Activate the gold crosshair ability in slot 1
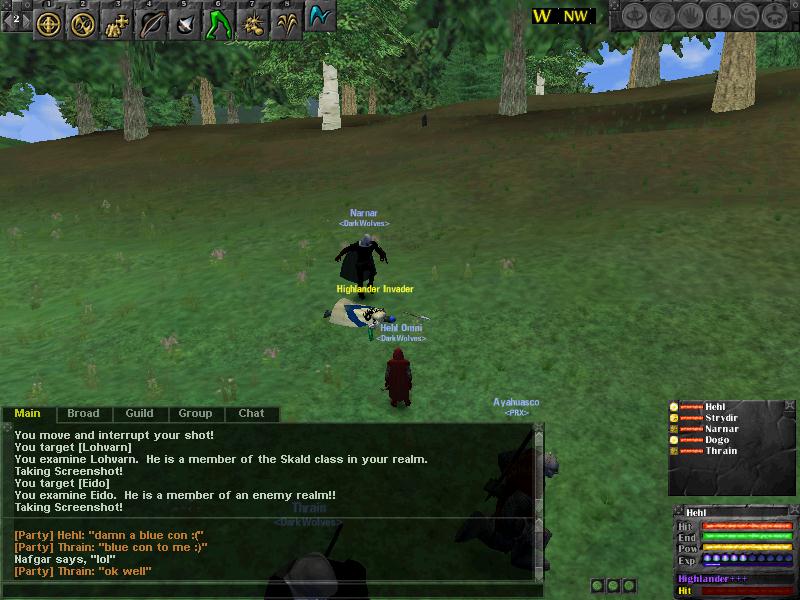This screenshot has height=600, width=800. [50, 23]
